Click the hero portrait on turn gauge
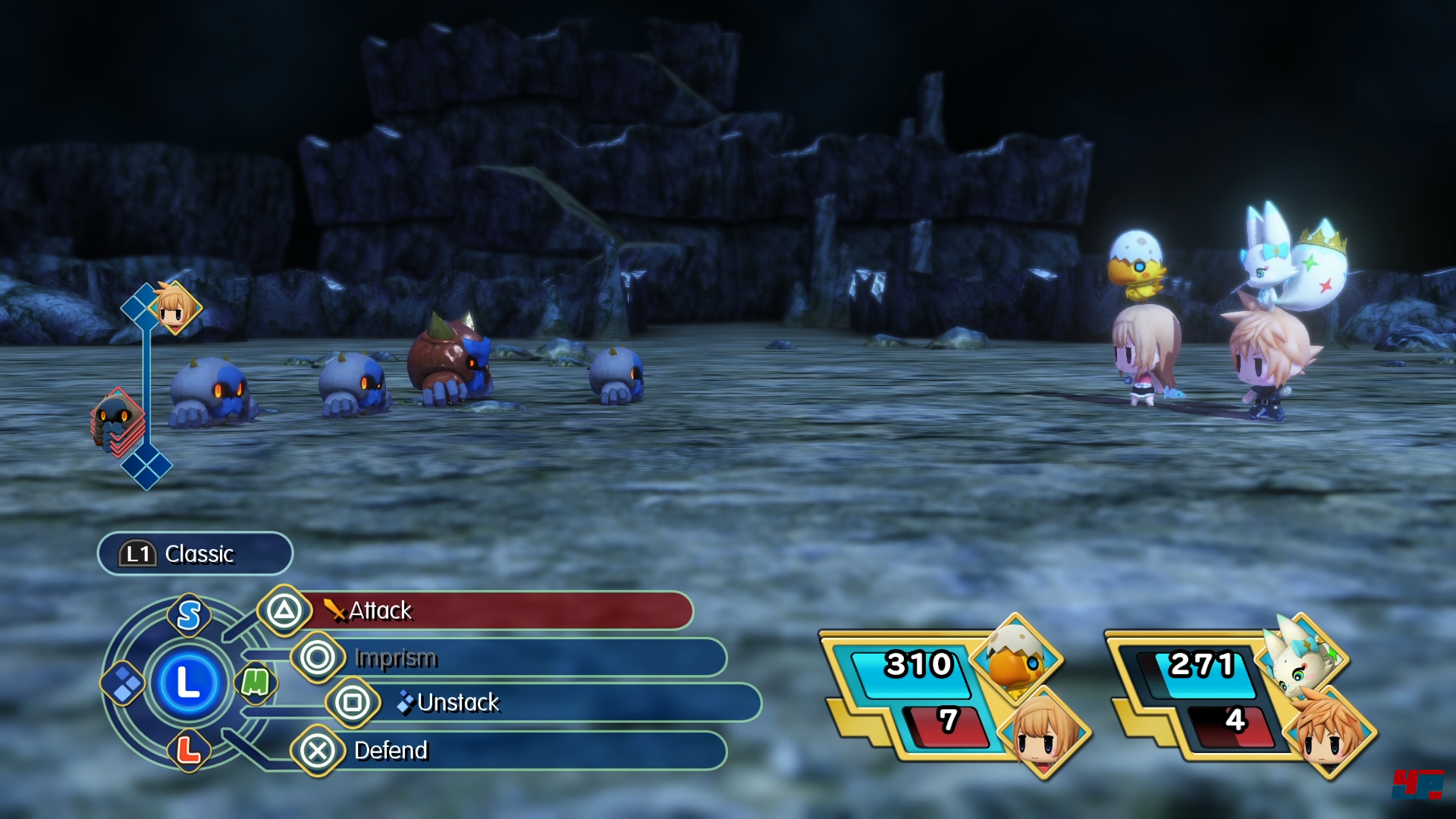 pyautogui.click(x=176, y=307)
